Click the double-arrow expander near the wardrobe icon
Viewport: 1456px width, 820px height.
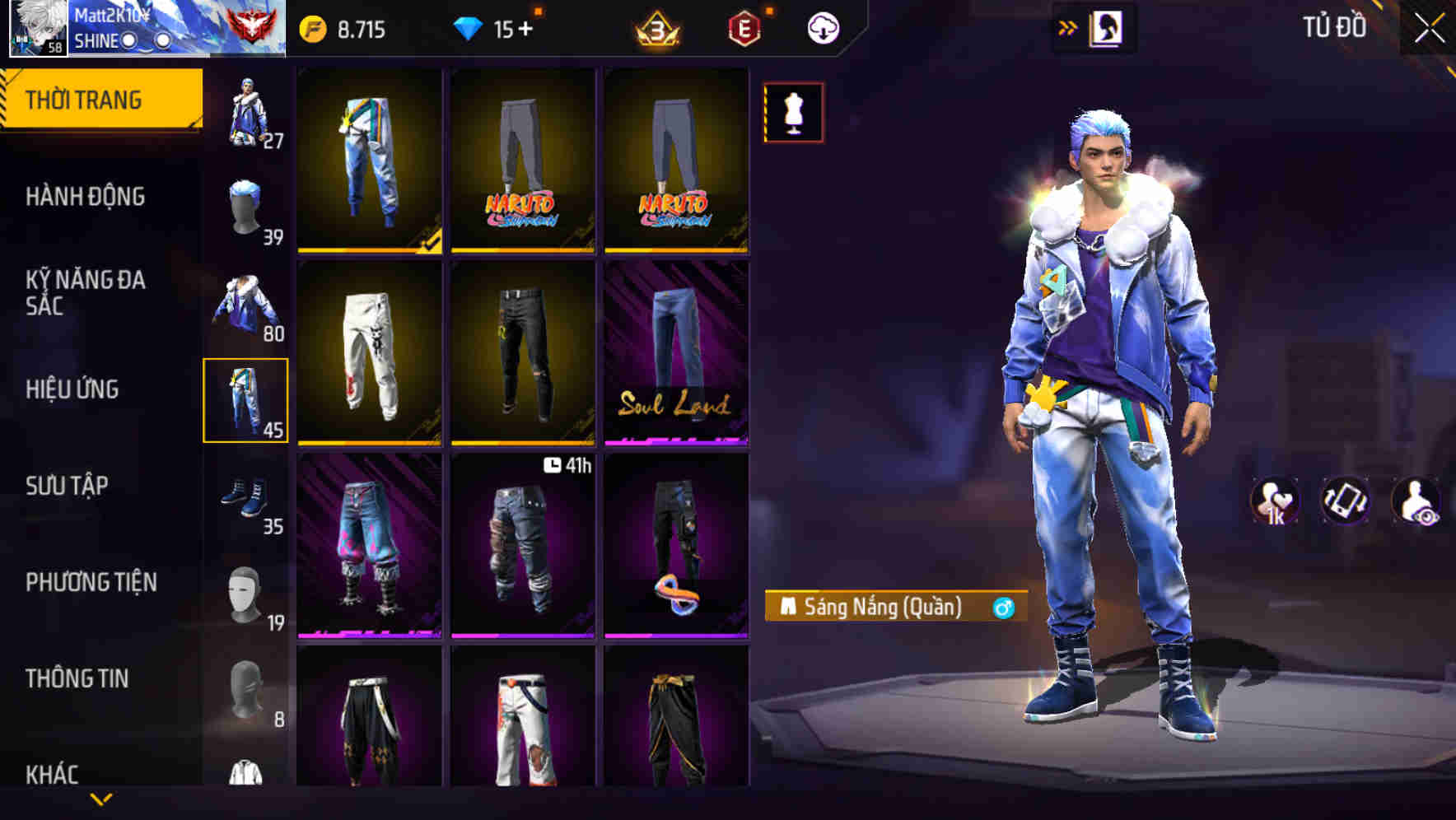click(x=1068, y=26)
